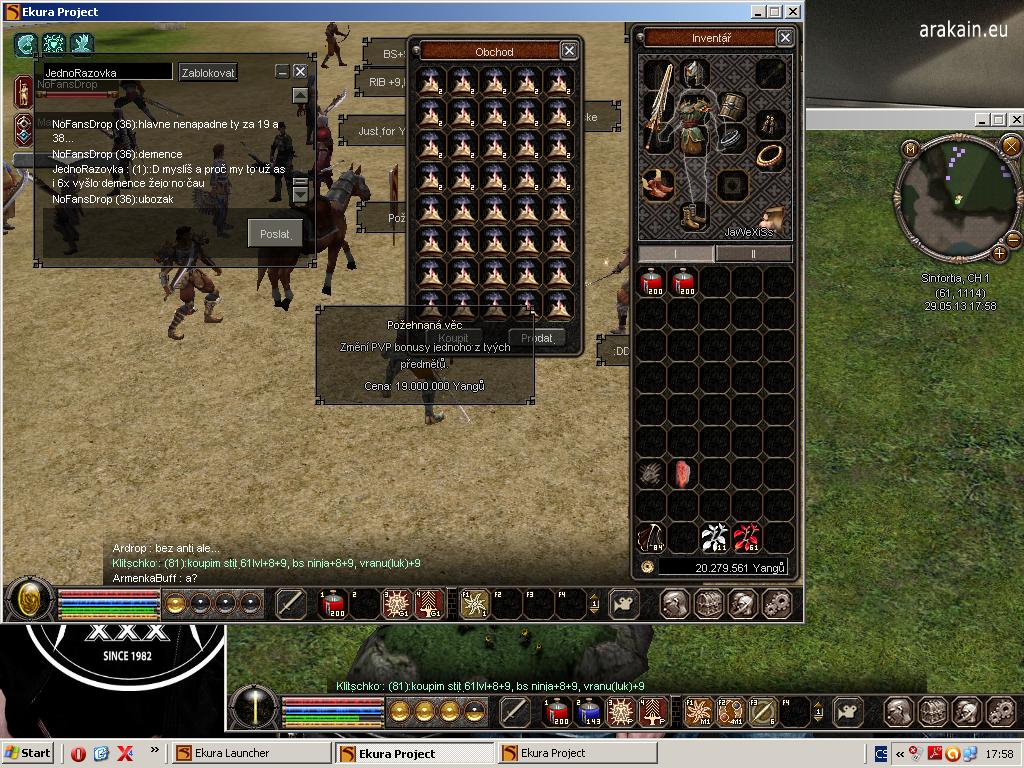The height and width of the screenshot is (768, 1024).
Task: Select the white herb stack of 11
Action: pyautogui.click(x=714, y=538)
